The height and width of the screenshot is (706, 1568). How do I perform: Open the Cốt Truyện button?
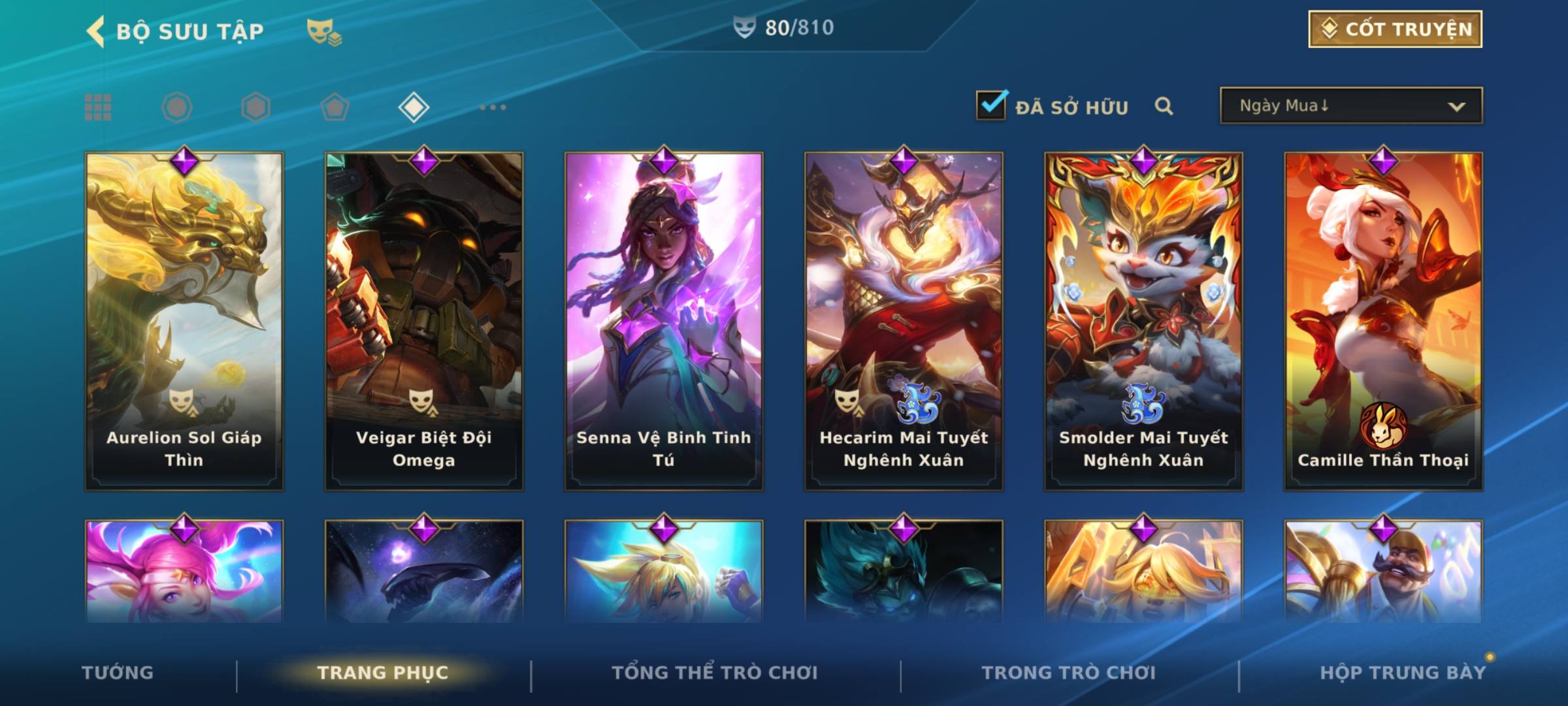(x=1395, y=29)
